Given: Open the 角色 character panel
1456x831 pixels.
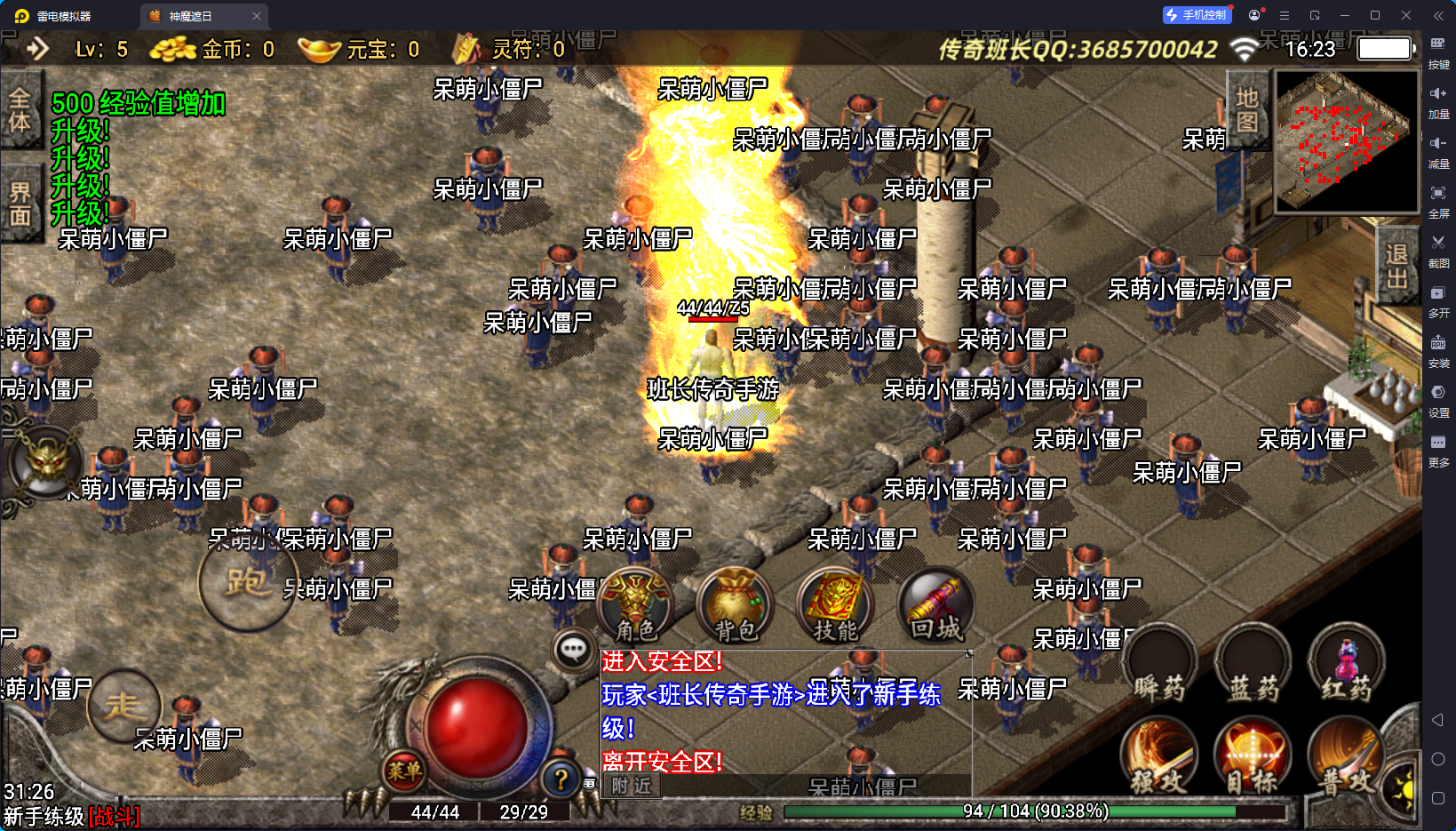Looking at the screenshot, I should click(x=635, y=606).
